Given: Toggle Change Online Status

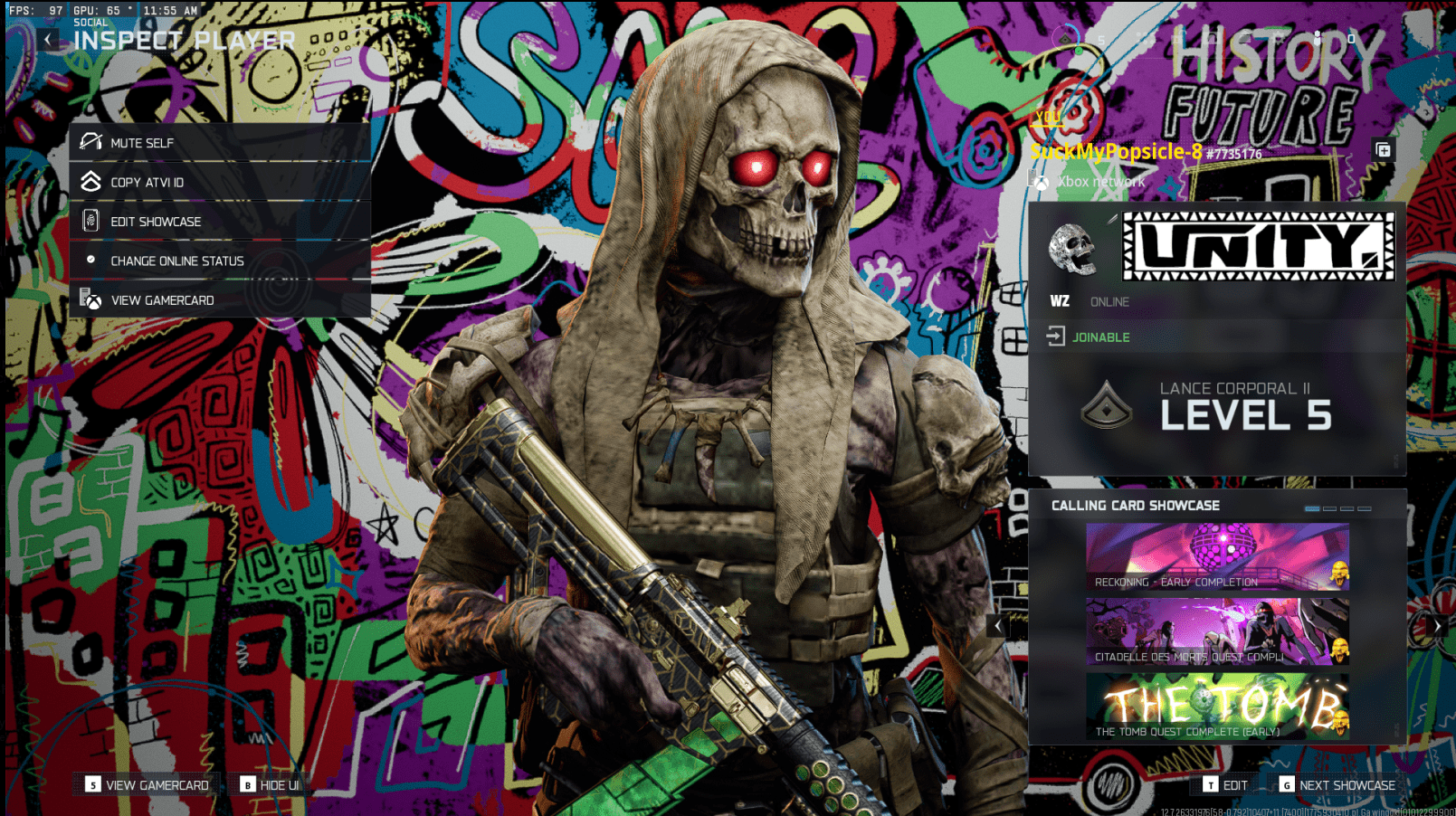Looking at the screenshot, I should pos(176,261).
